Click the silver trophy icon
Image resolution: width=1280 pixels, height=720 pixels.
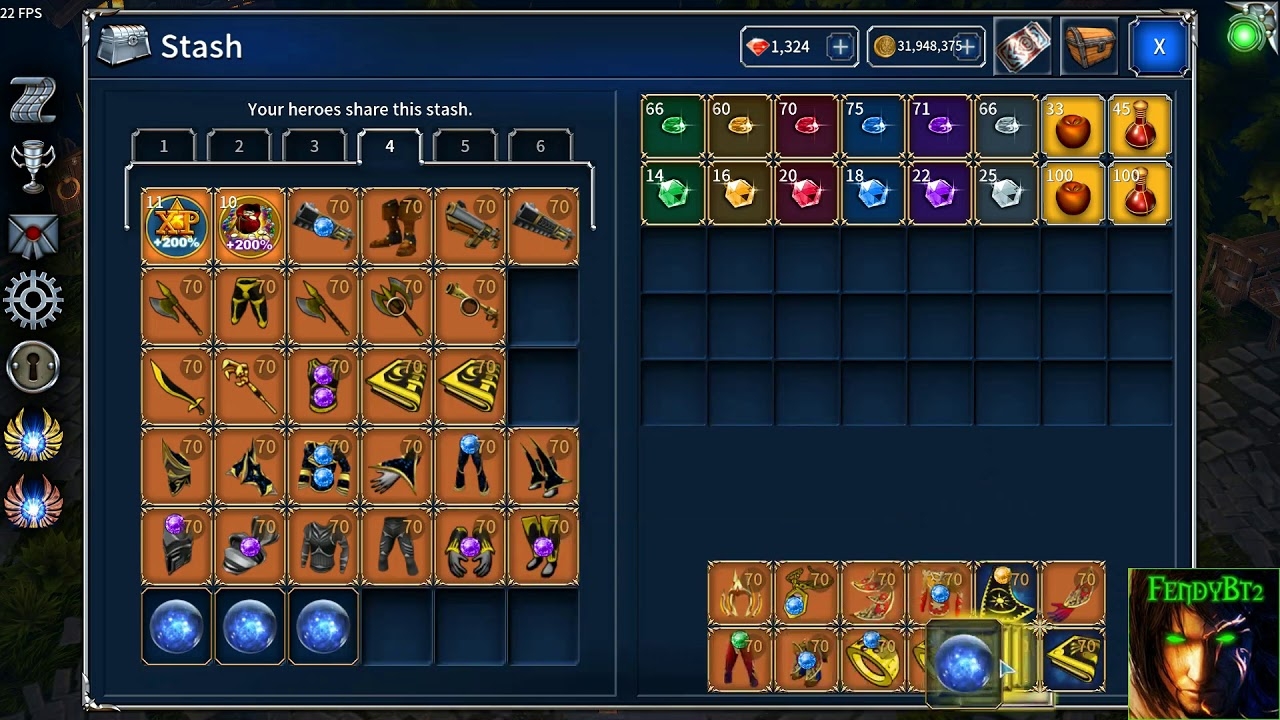(33, 166)
